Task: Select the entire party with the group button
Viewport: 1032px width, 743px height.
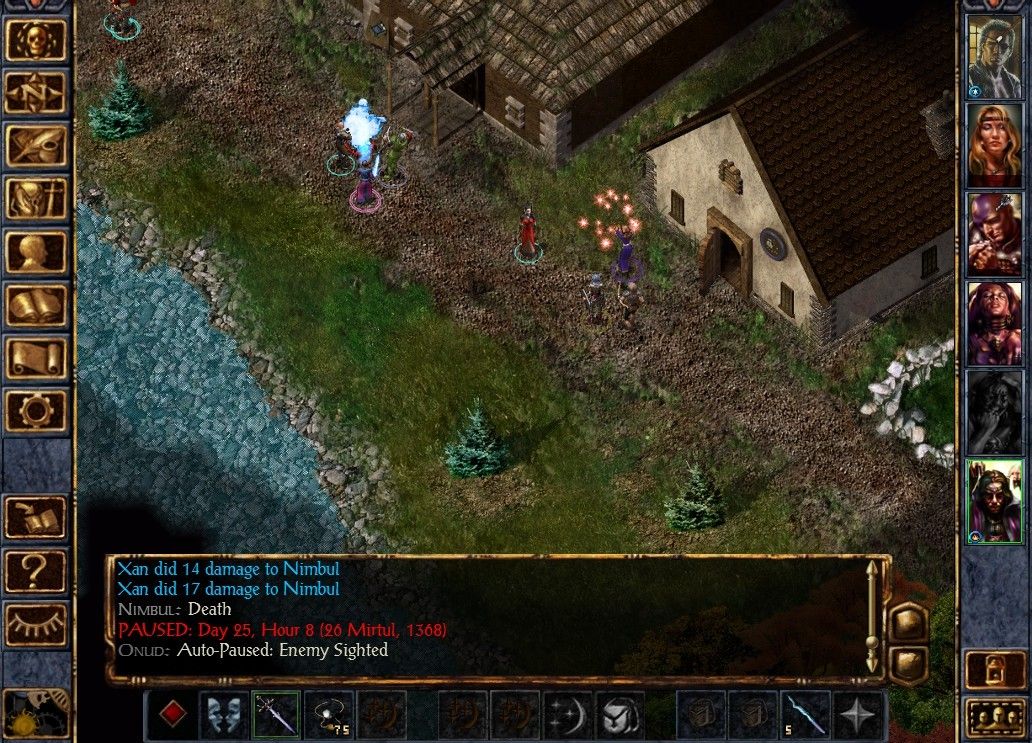Action: (993, 718)
